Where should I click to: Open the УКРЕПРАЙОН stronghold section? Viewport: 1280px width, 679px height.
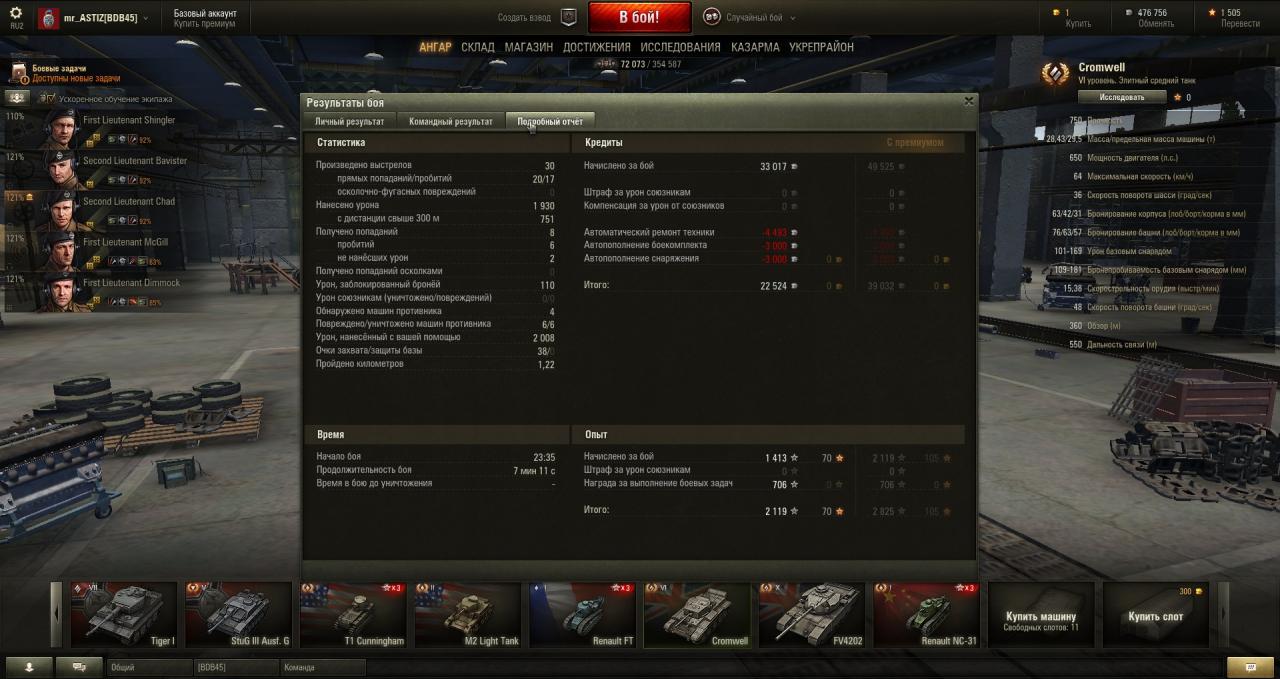click(821, 47)
